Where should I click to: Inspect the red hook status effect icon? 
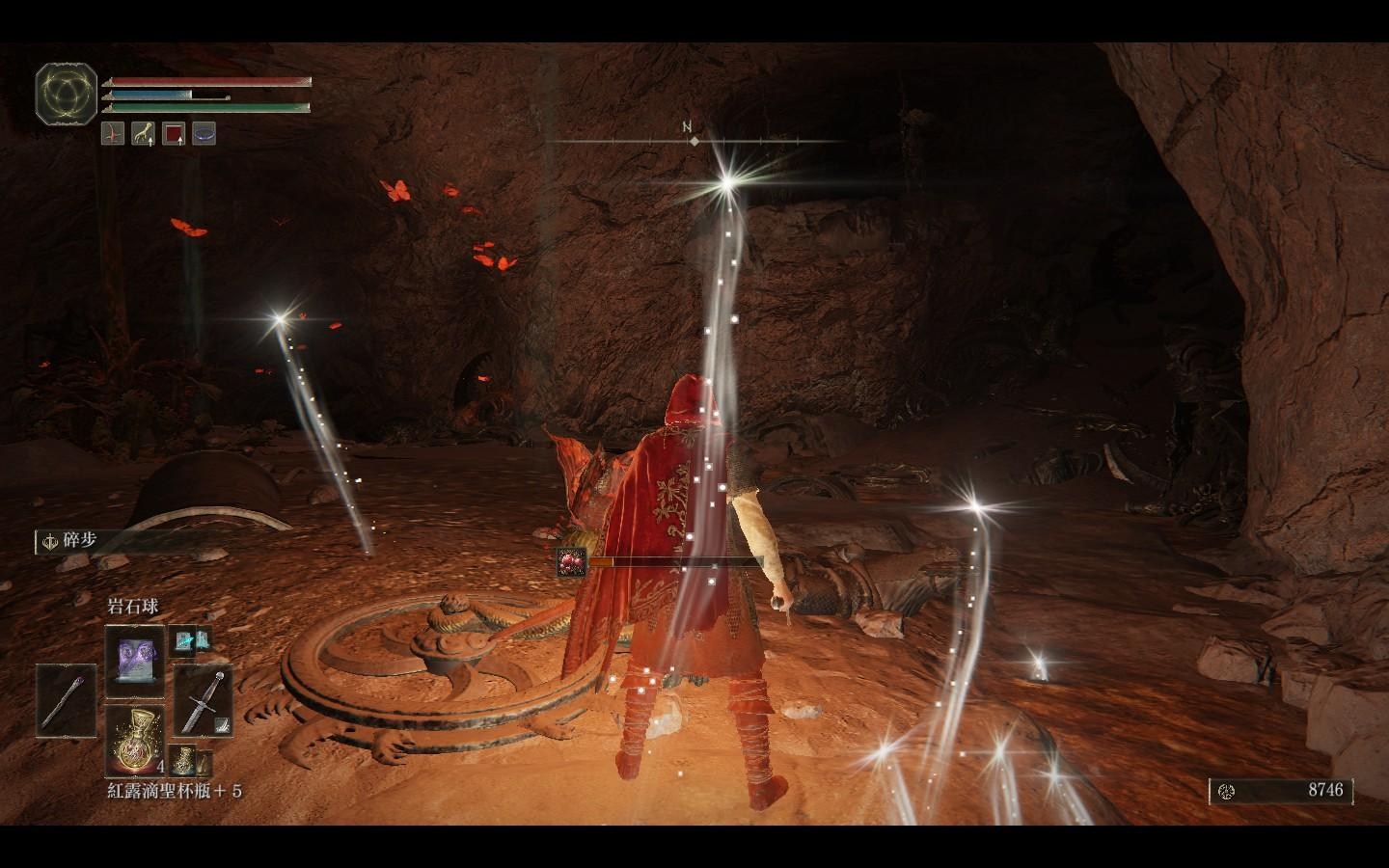(x=113, y=133)
